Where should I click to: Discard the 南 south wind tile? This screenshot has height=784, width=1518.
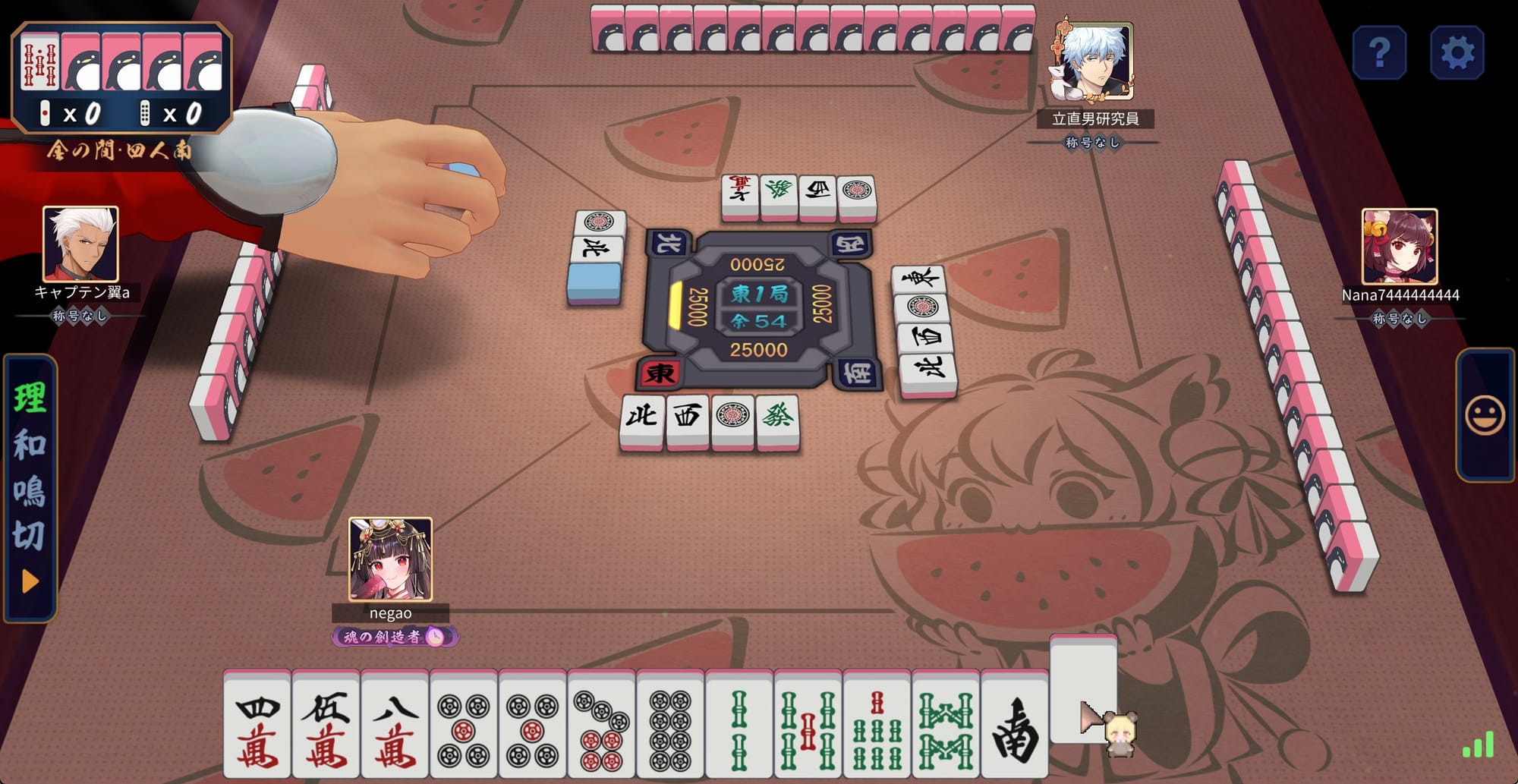click(1015, 726)
